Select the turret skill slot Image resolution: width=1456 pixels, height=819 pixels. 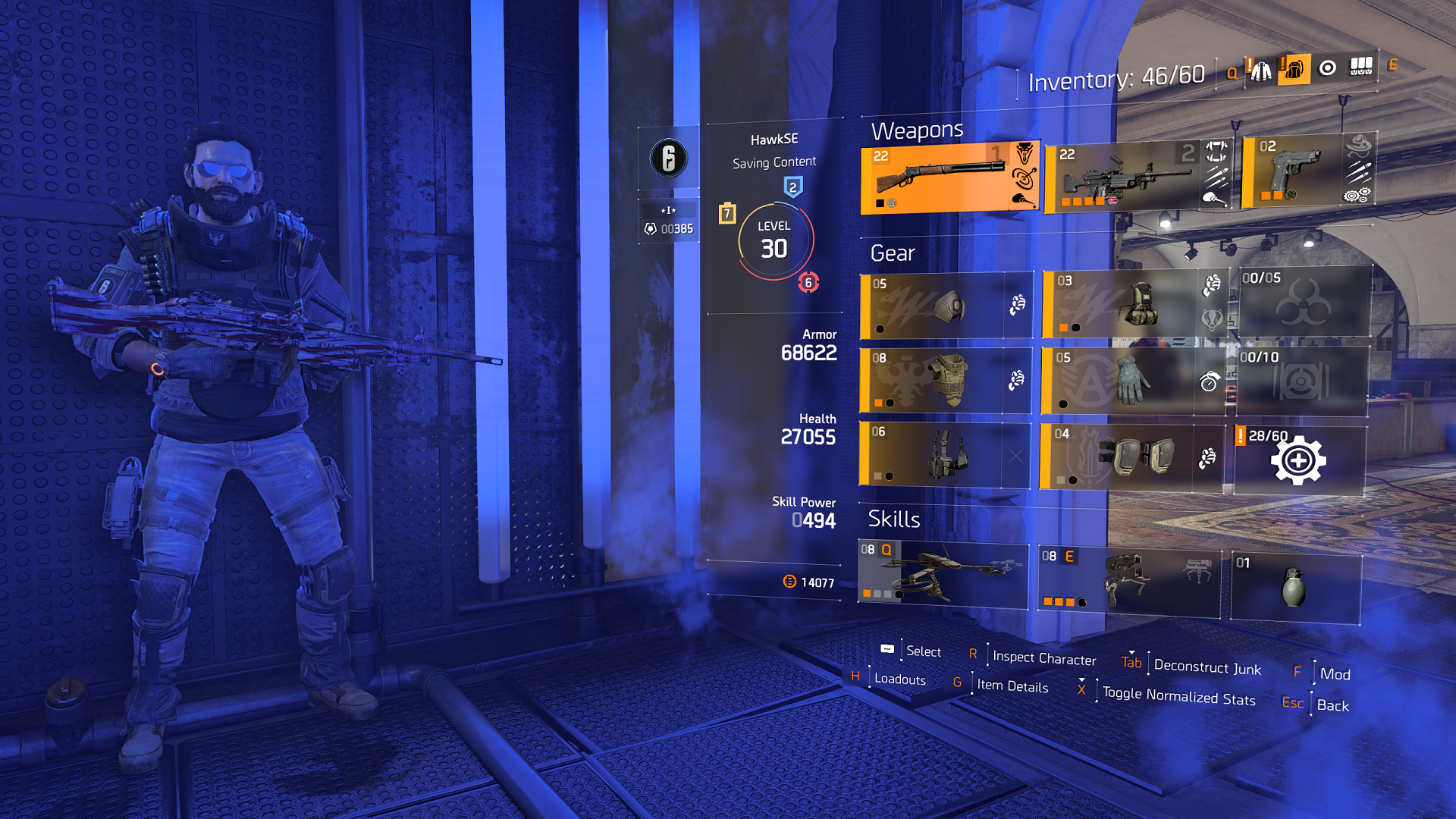tap(1128, 581)
